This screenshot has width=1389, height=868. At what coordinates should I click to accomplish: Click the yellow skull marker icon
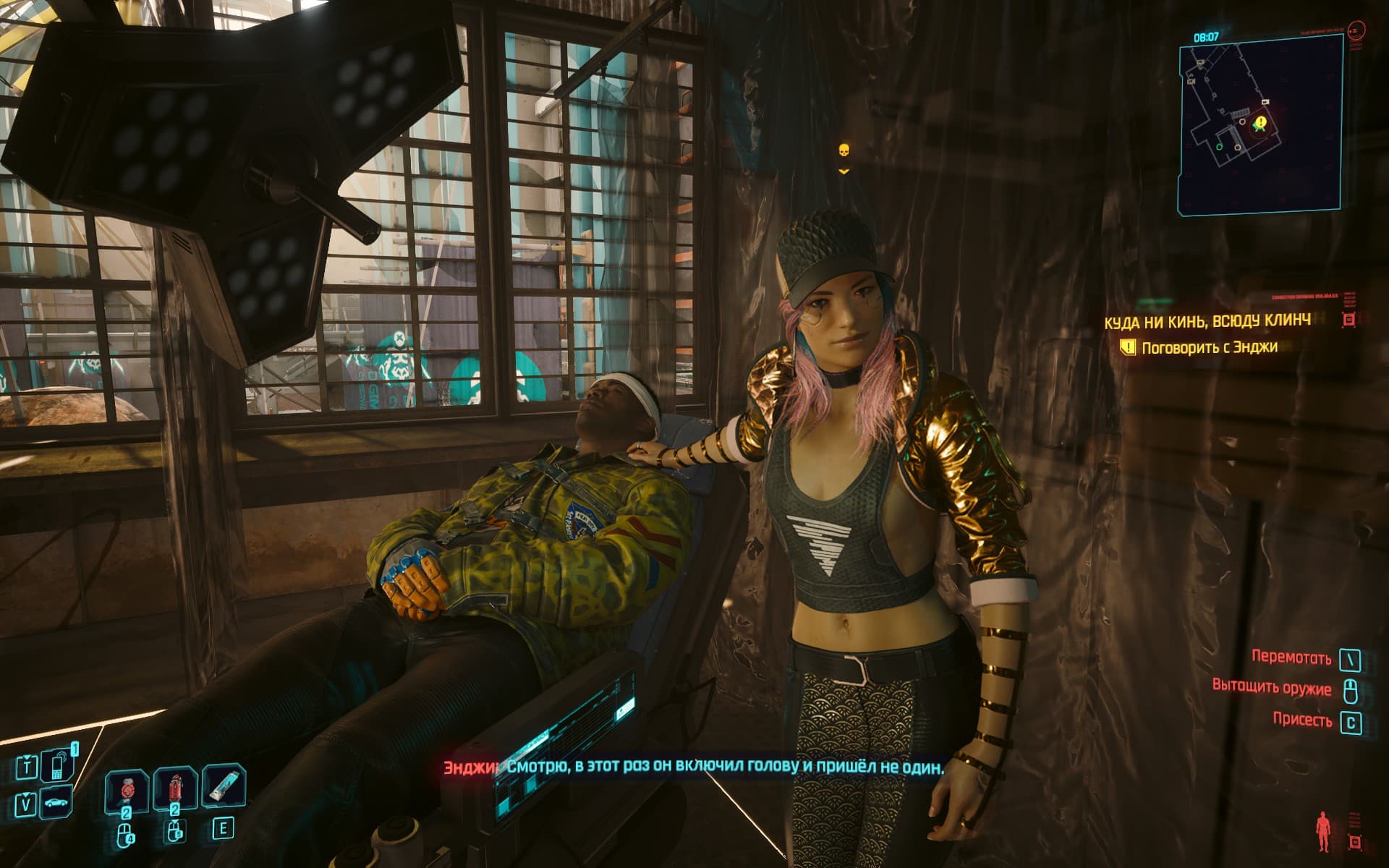[x=843, y=151]
